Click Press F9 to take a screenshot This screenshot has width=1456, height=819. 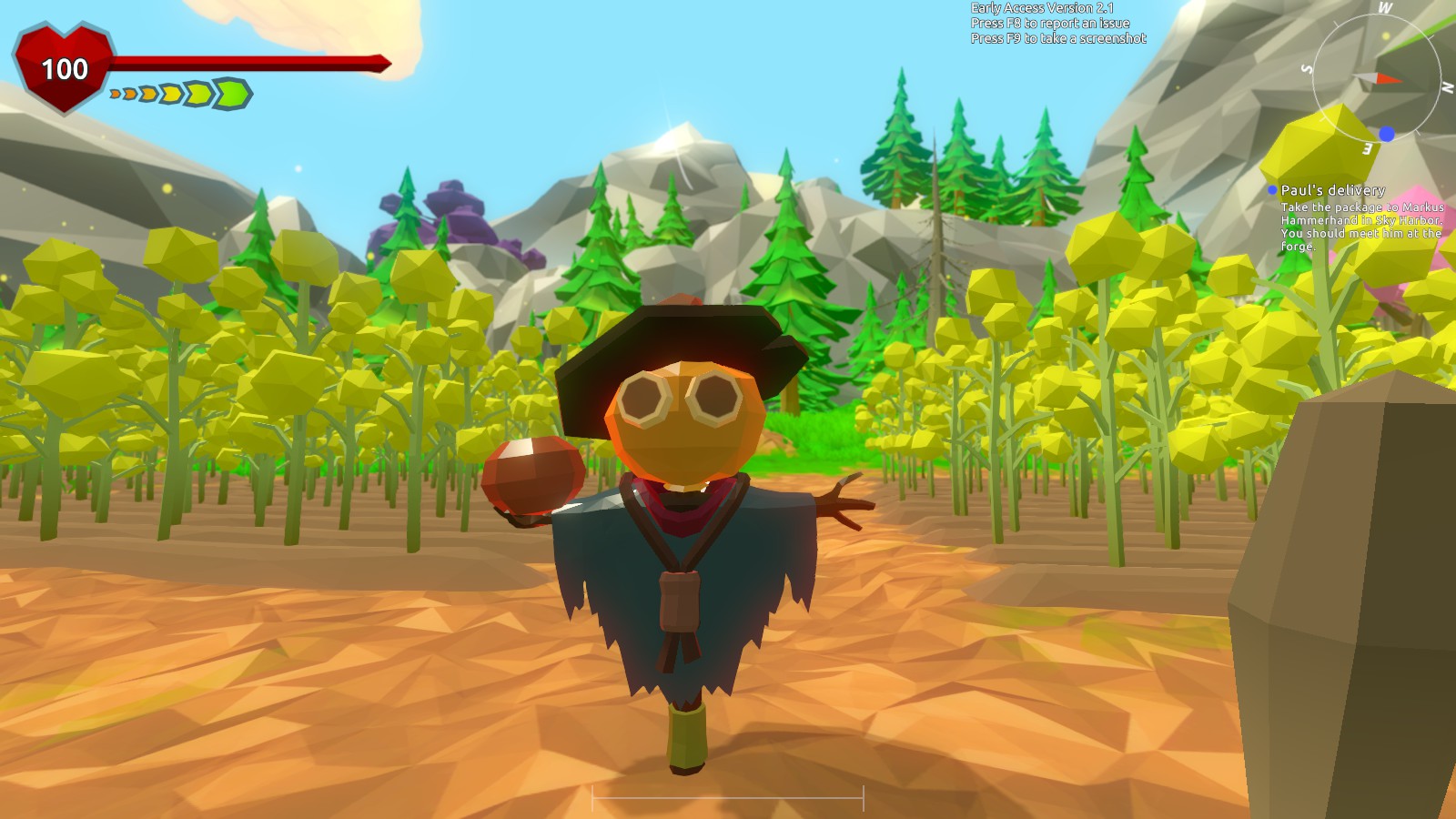tap(1057, 36)
